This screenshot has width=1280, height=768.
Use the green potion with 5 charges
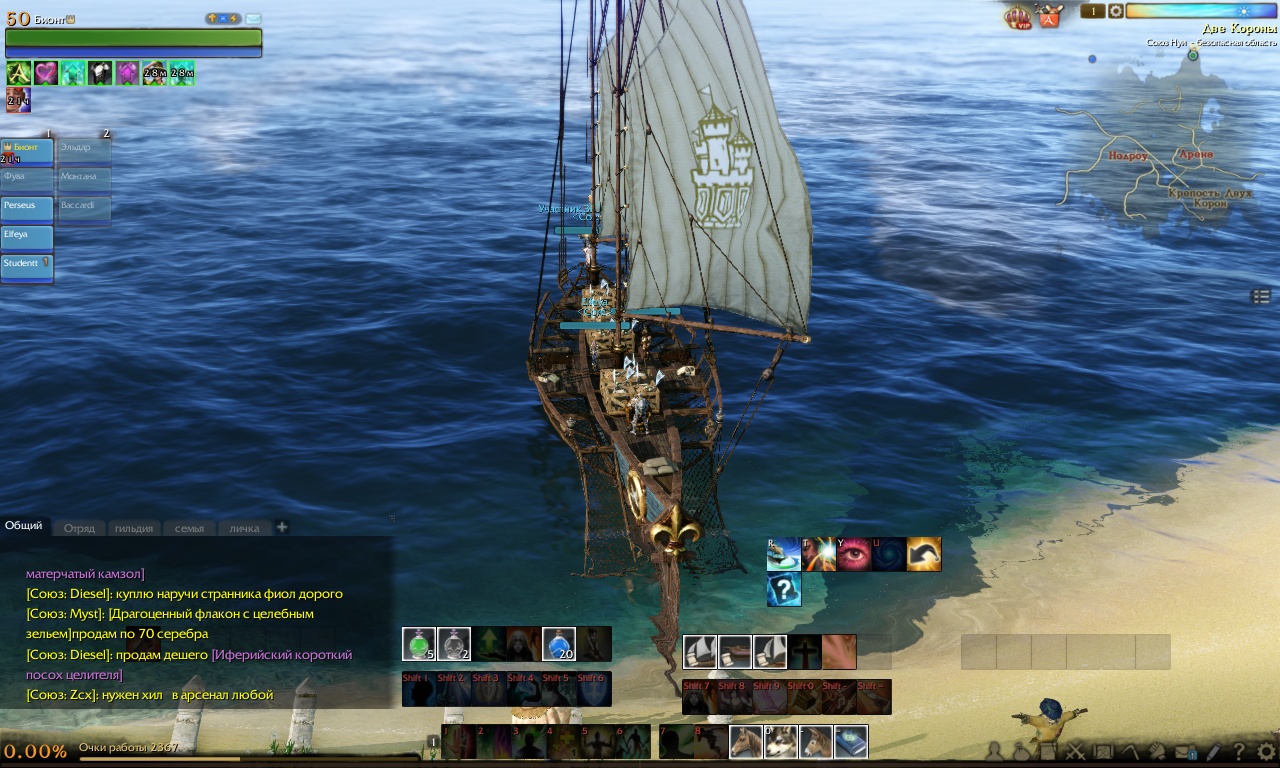(x=419, y=644)
